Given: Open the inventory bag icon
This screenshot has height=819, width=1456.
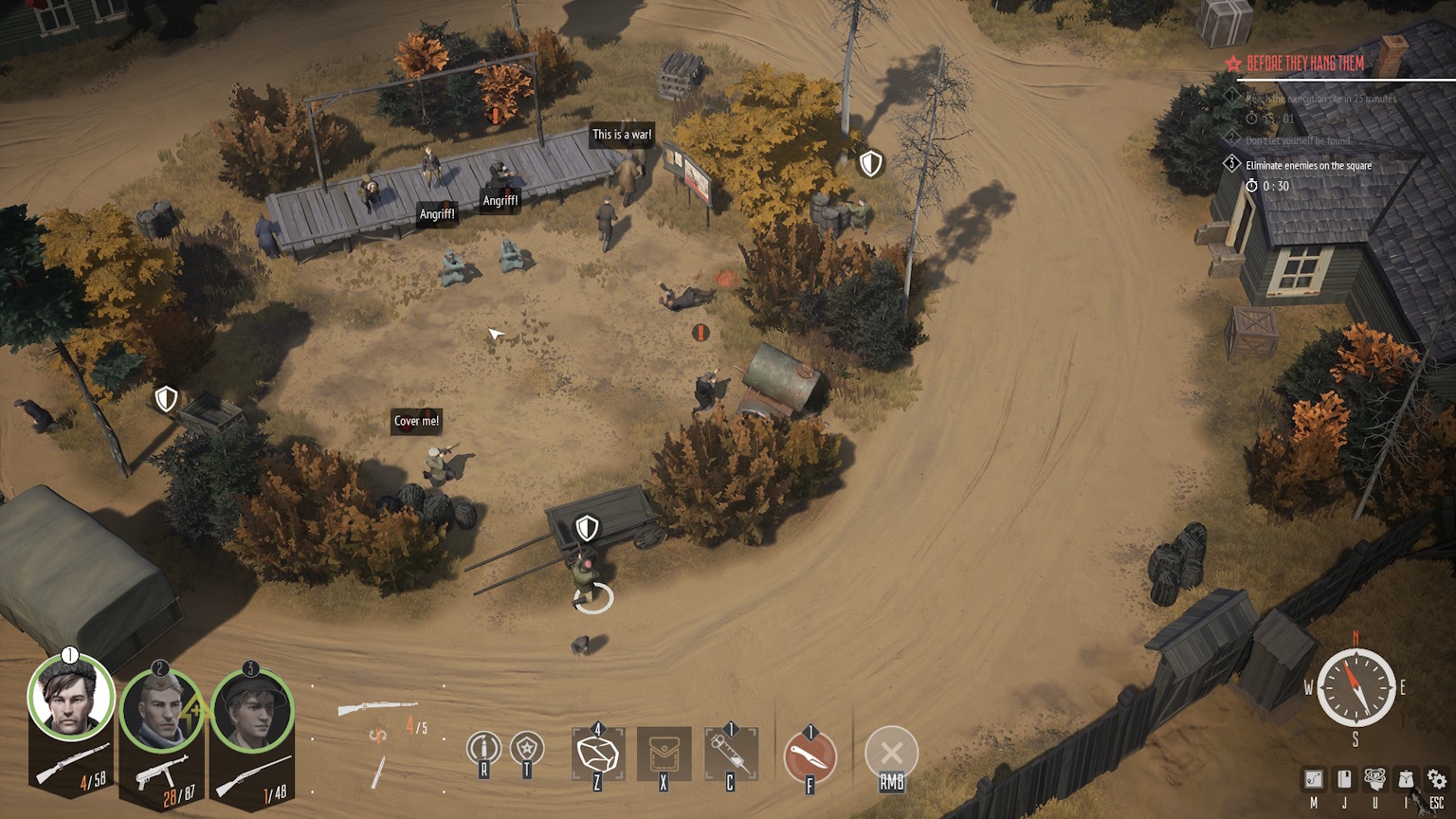Looking at the screenshot, I should coord(1406,779).
